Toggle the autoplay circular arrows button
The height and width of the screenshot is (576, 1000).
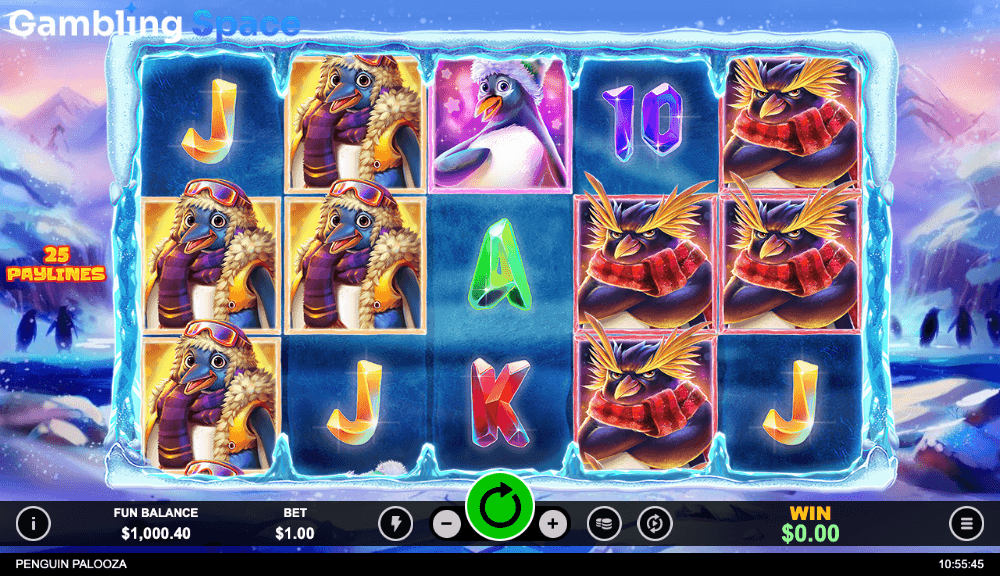655,523
